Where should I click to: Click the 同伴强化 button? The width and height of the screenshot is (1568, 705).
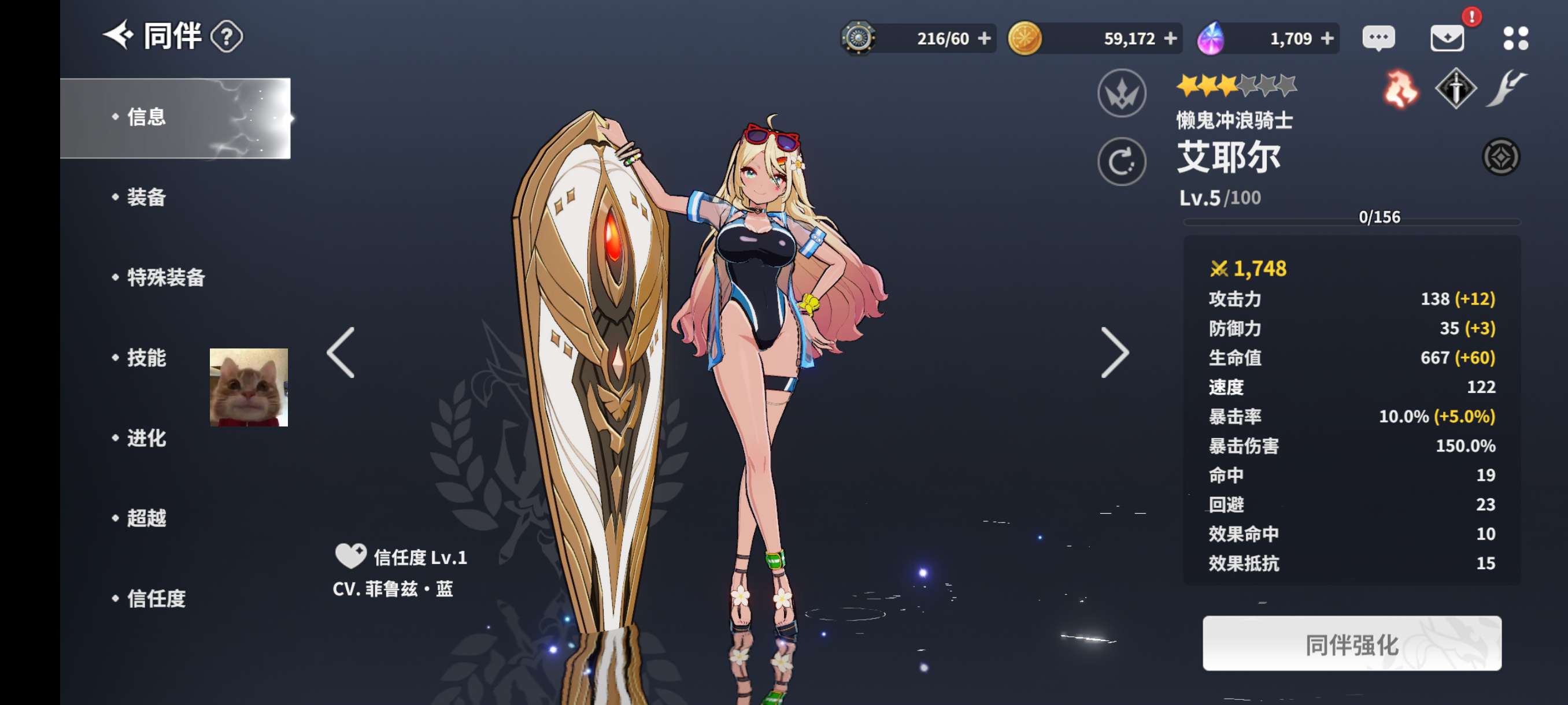1351,644
